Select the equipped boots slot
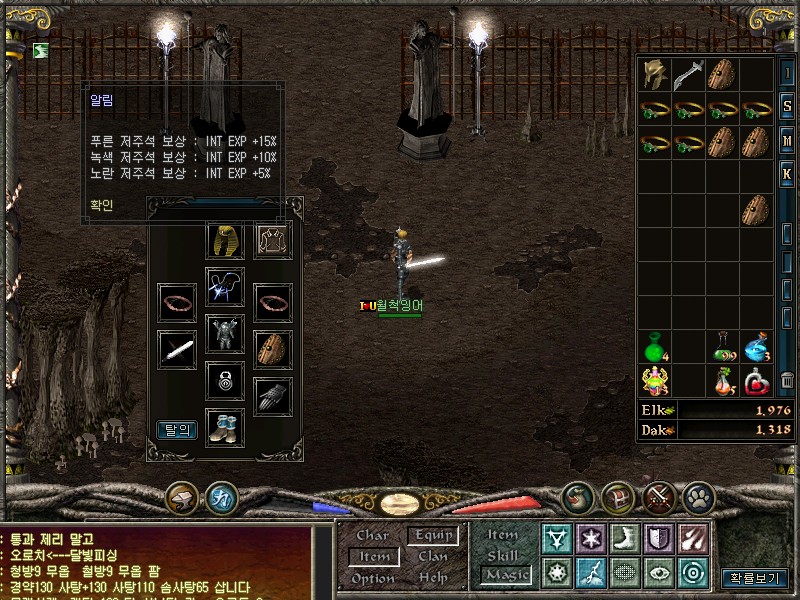 (225, 426)
